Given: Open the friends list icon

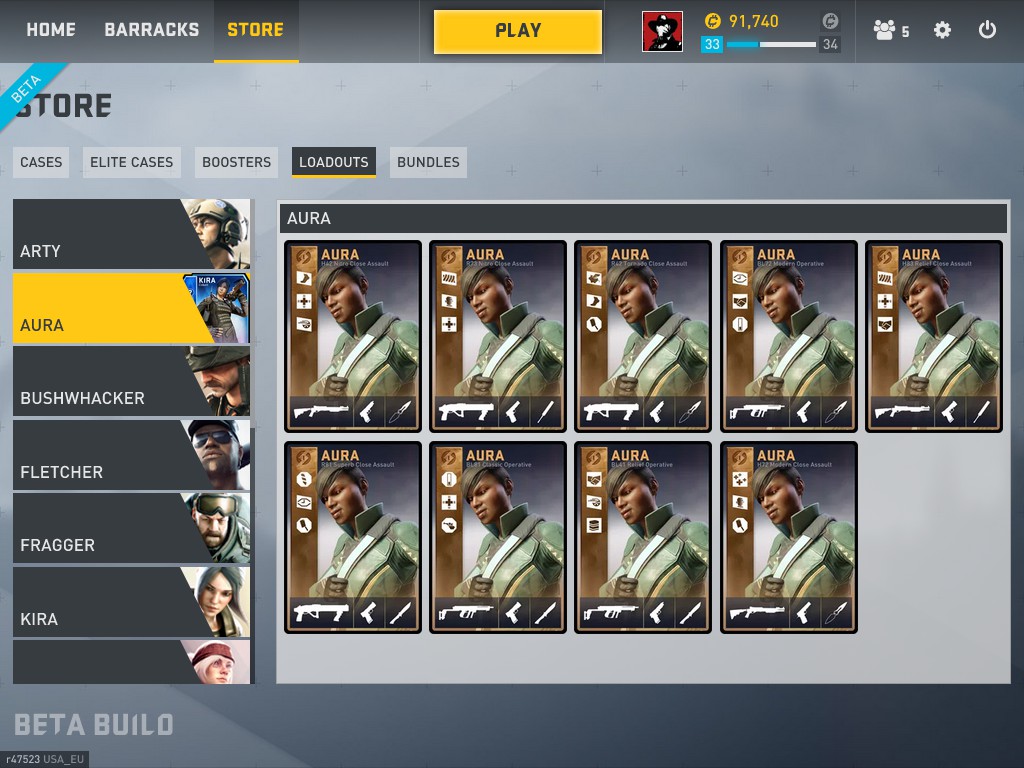Looking at the screenshot, I should click(890, 31).
